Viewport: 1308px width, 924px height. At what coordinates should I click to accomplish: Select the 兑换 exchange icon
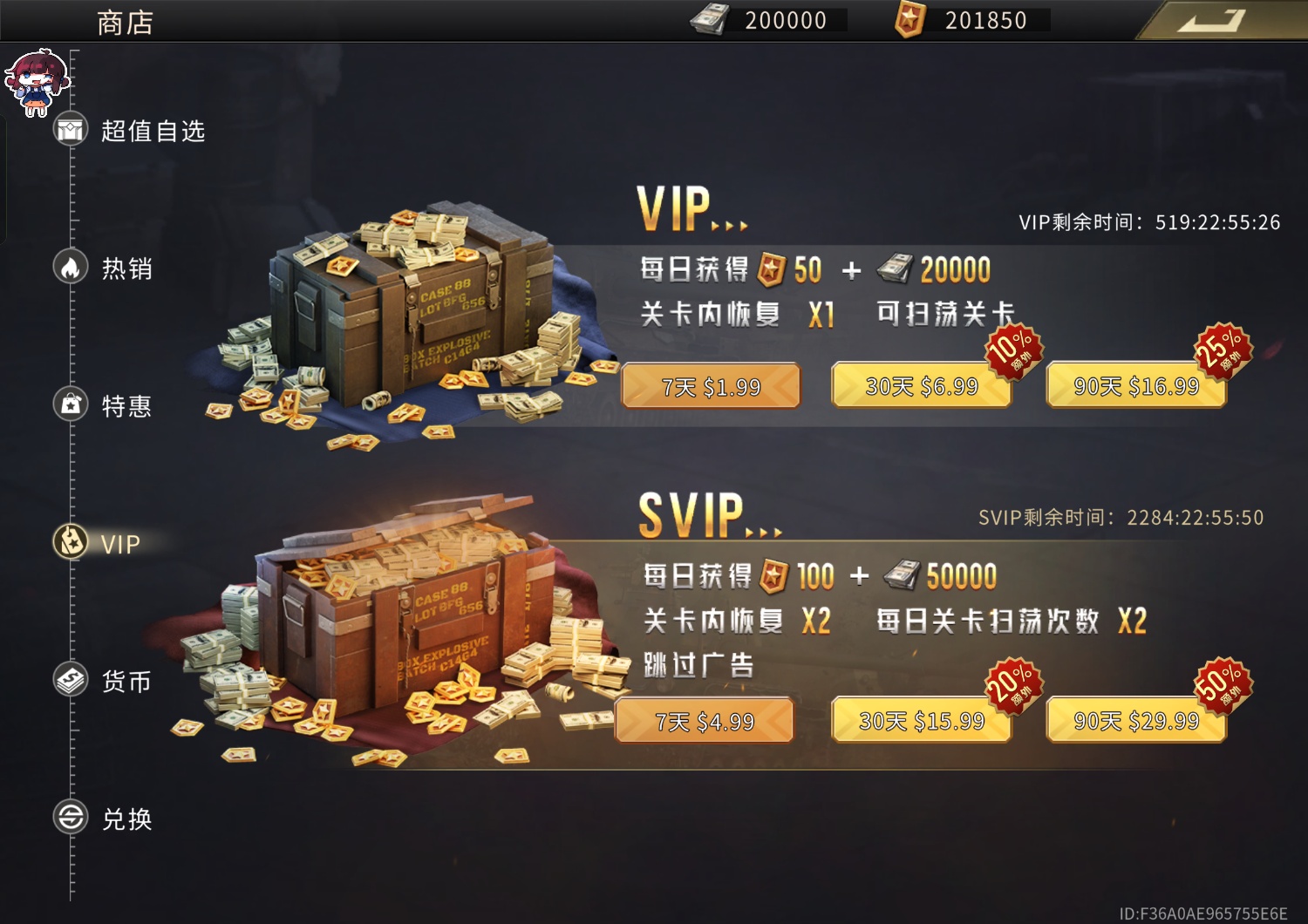pyautogui.click(x=70, y=818)
